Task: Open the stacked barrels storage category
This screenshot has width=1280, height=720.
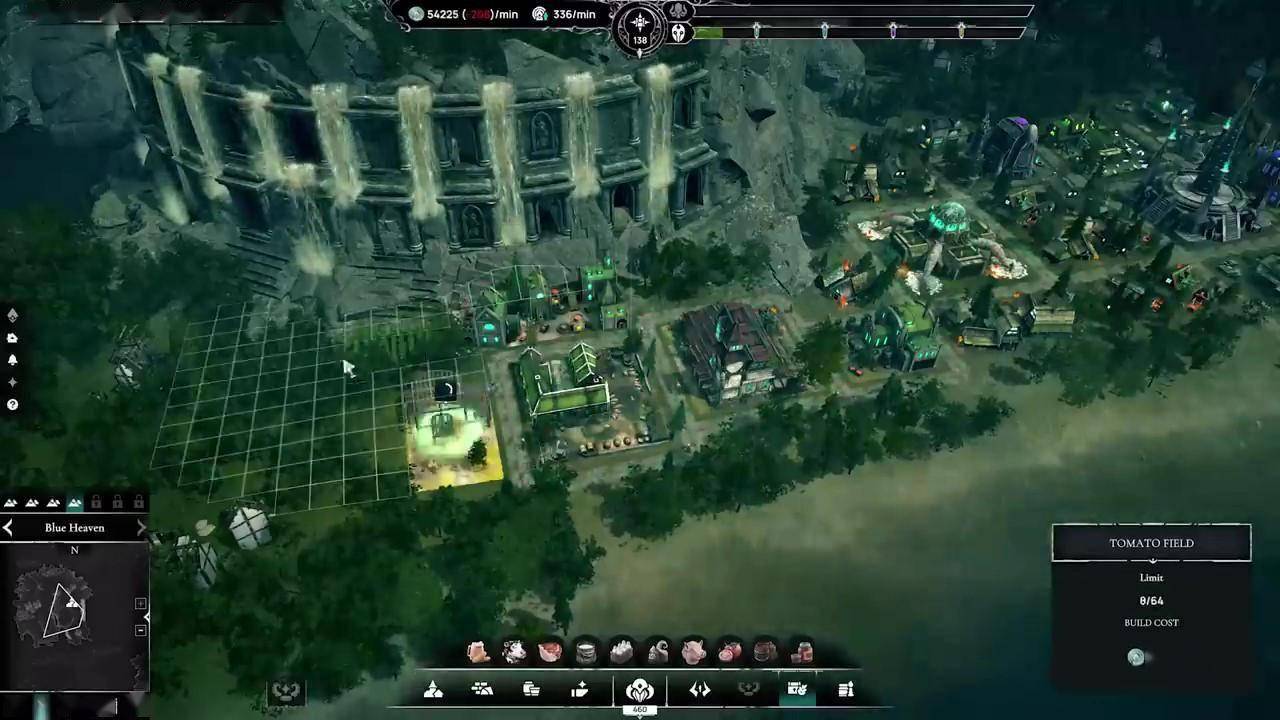Action: 531,689
